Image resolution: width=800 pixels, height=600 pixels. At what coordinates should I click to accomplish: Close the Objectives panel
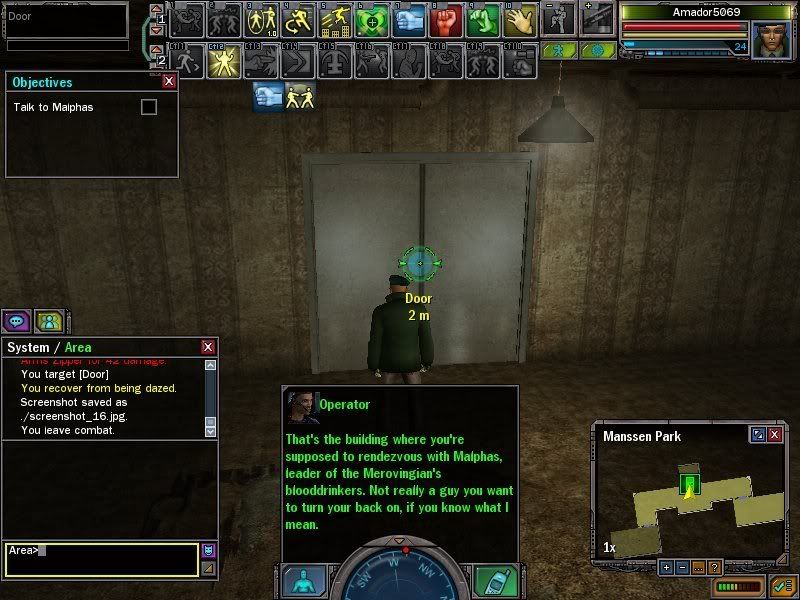[169, 82]
